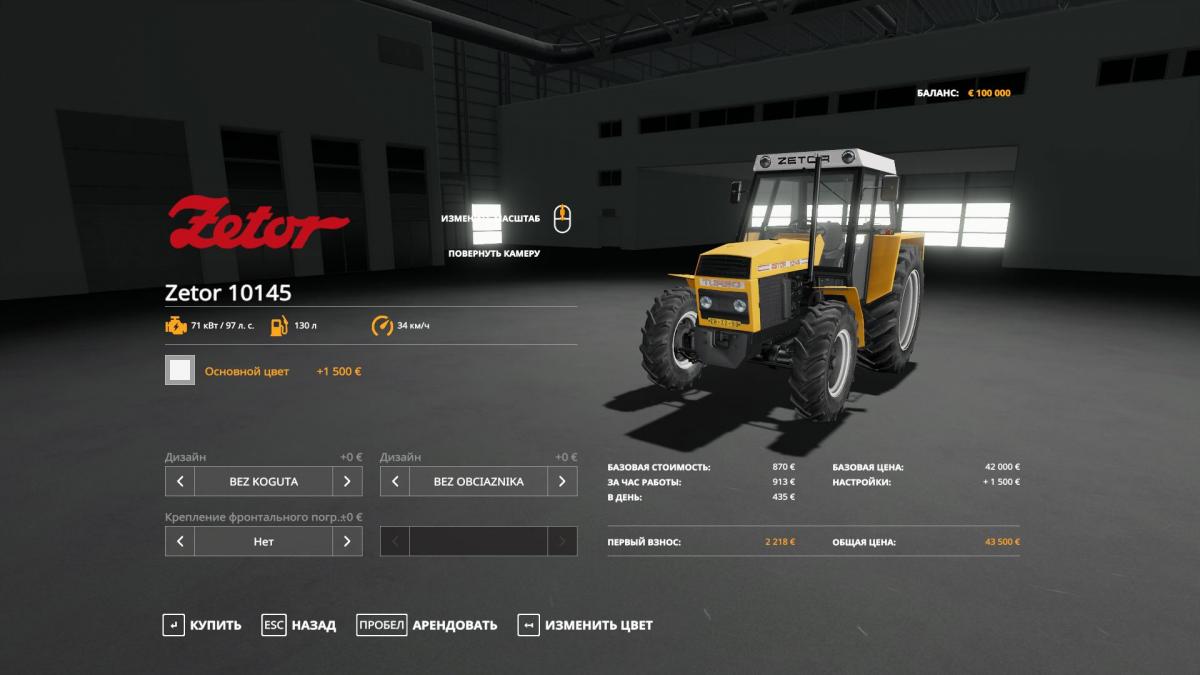The width and height of the screenshot is (1200, 675).
Task: Choose next design after BEZ KOGUTA
Action: (x=347, y=481)
